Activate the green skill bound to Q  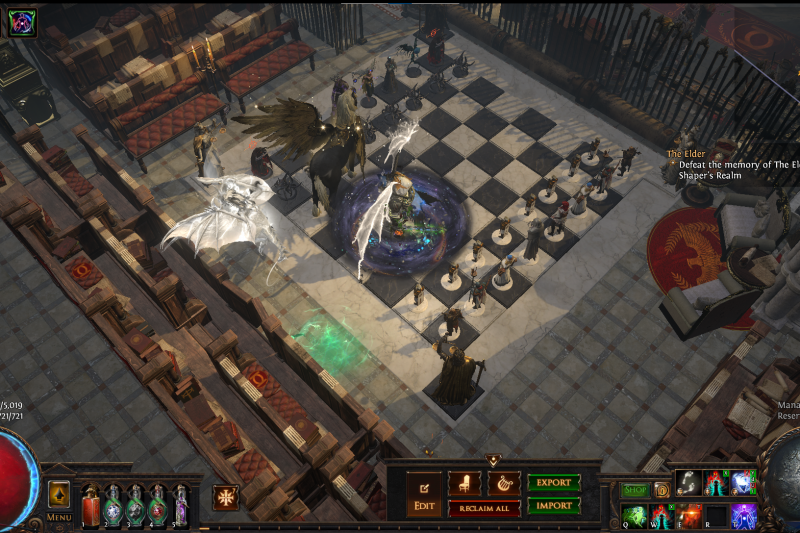tap(635, 516)
